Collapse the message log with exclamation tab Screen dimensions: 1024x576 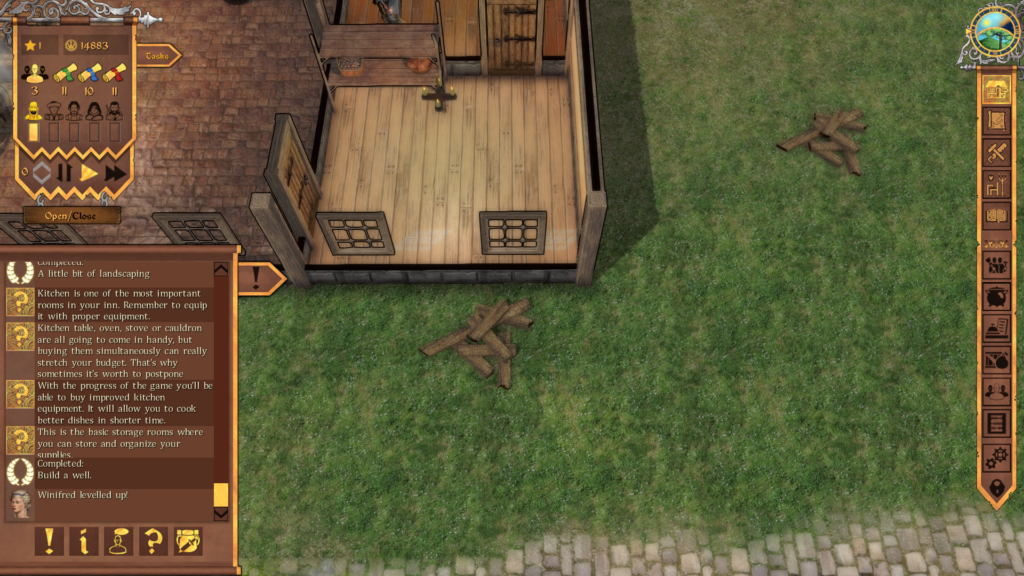(x=257, y=278)
